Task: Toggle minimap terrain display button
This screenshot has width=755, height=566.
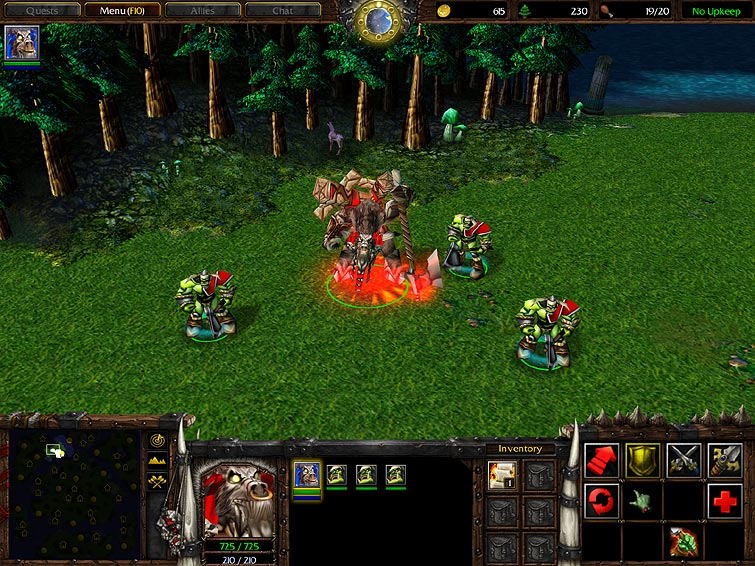Action: pos(157,460)
